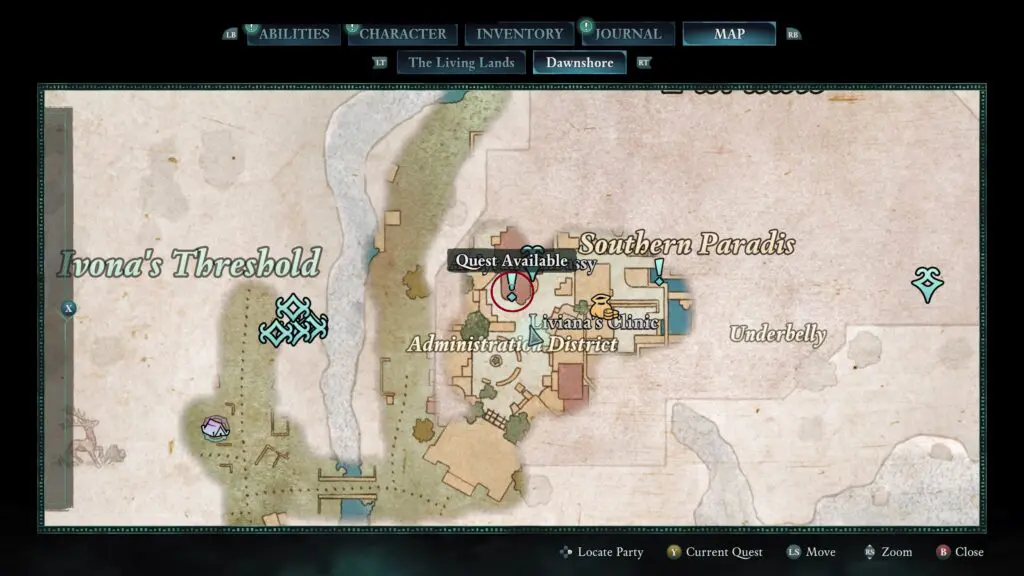Select the player arrow marker on the map
This screenshot has width=1024, height=576.
536,336
